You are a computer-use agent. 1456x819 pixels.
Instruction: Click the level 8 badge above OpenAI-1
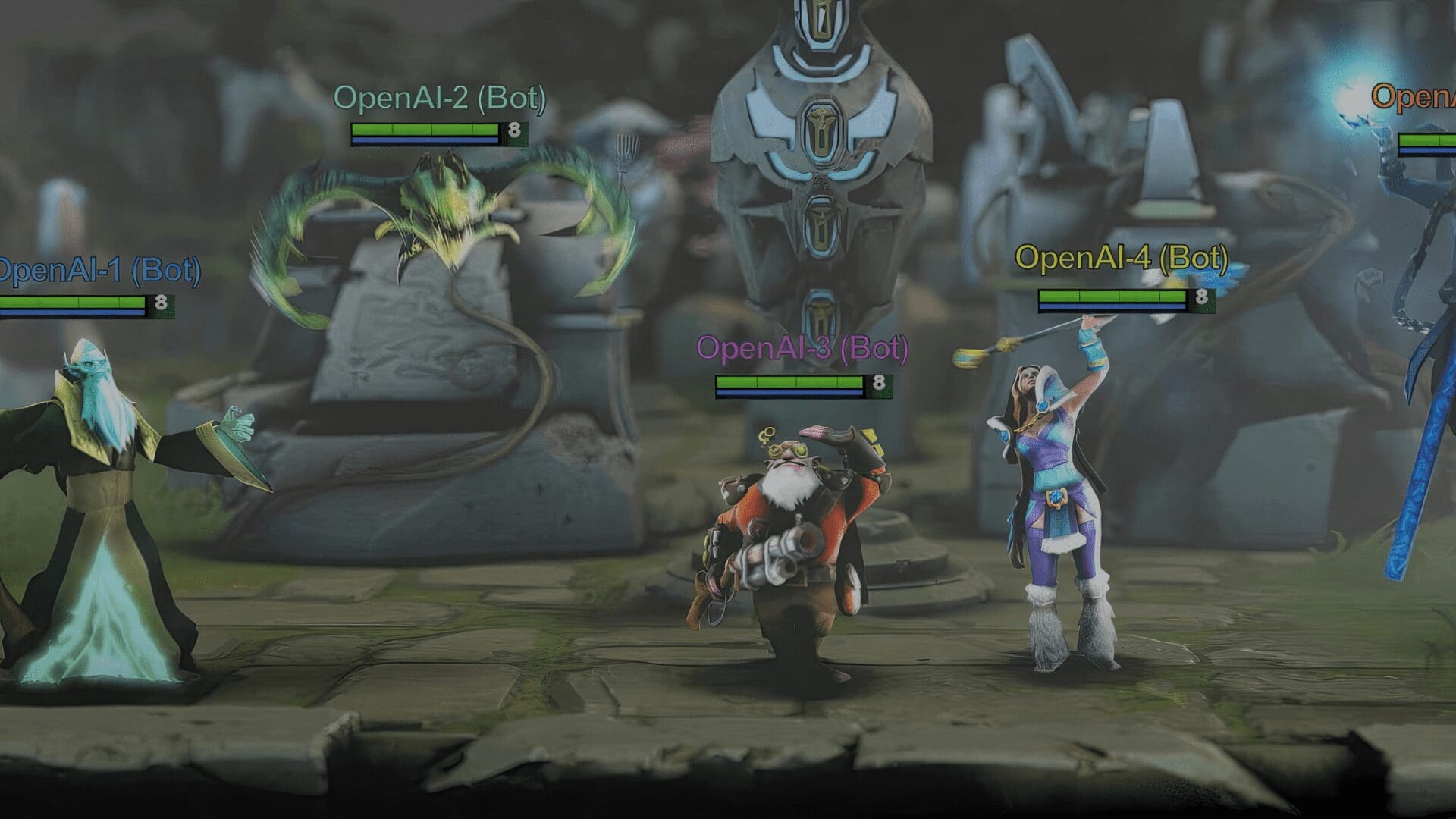coord(161,302)
